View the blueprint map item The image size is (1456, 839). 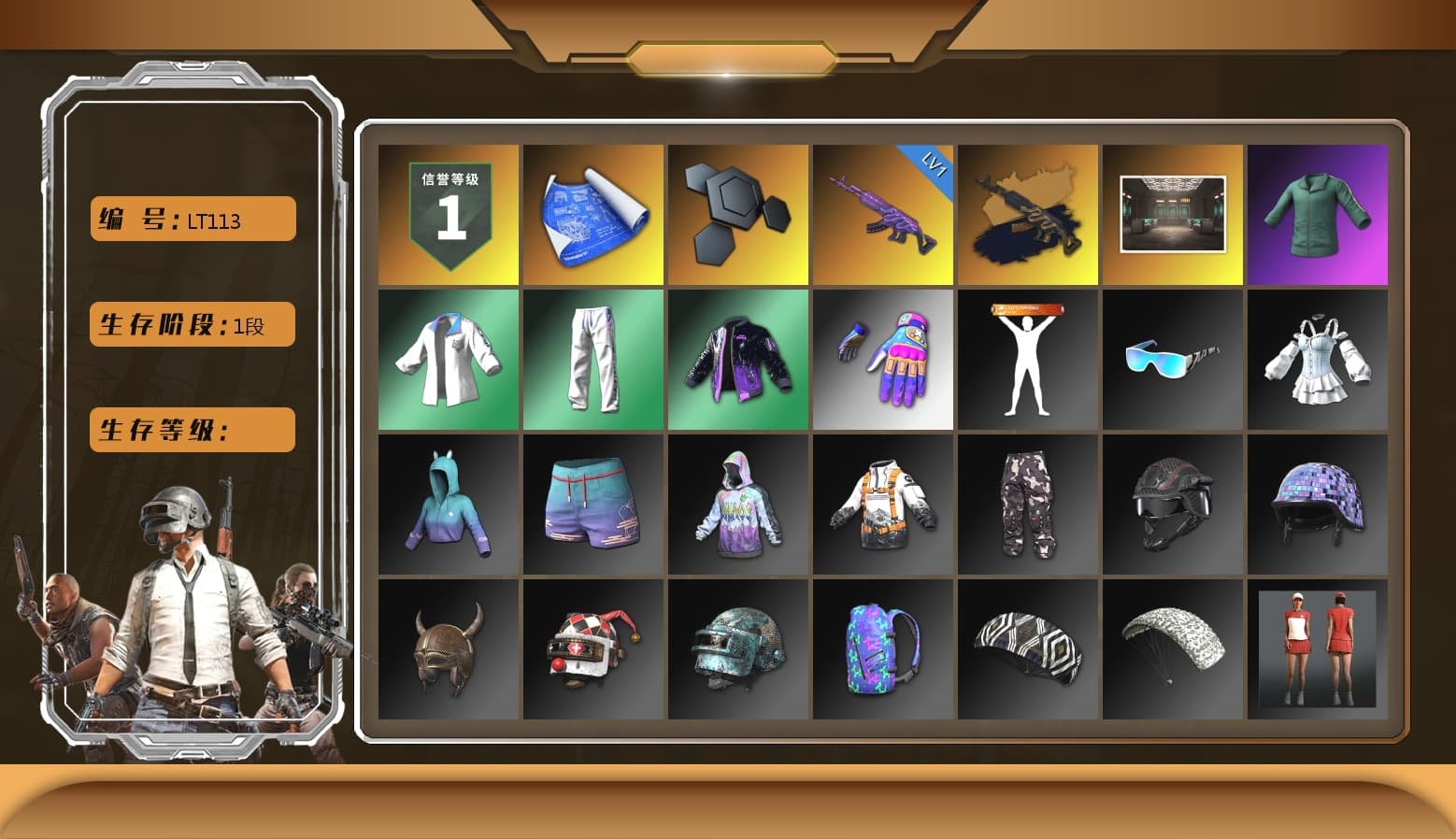point(592,213)
